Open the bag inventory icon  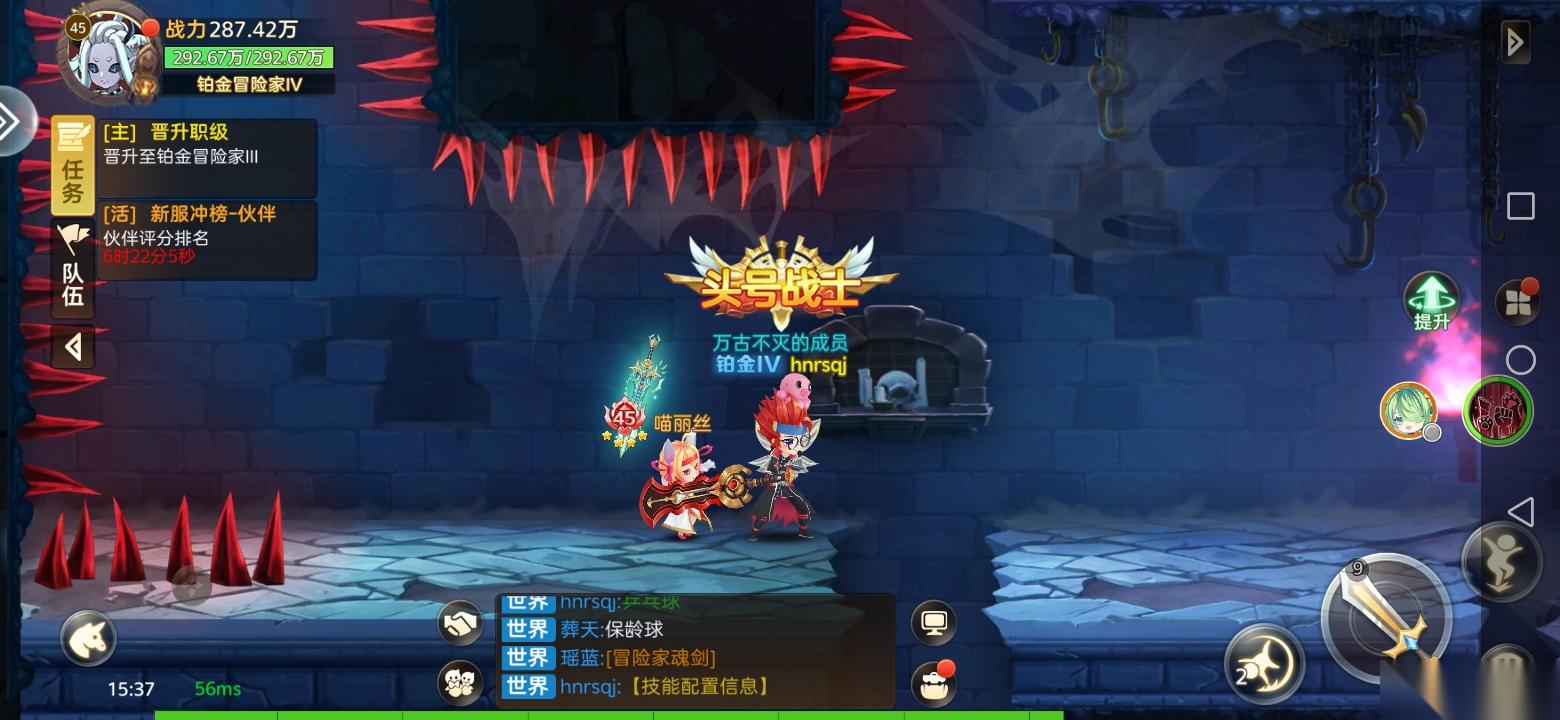(x=935, y=683)
